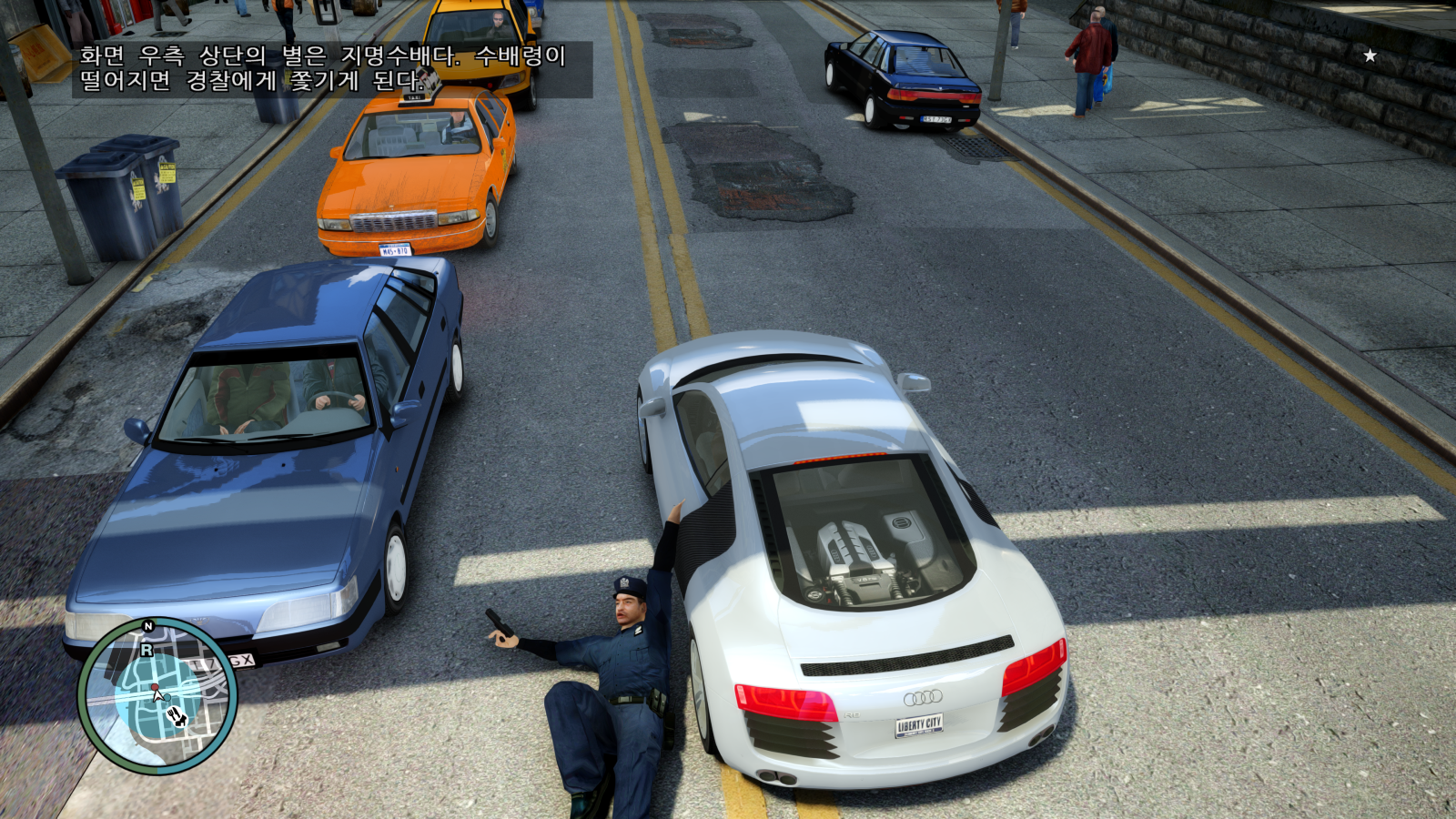Click the player arrow on the minimap
1456x819 pixels.
pyautogui.click(x=157, y=697)
